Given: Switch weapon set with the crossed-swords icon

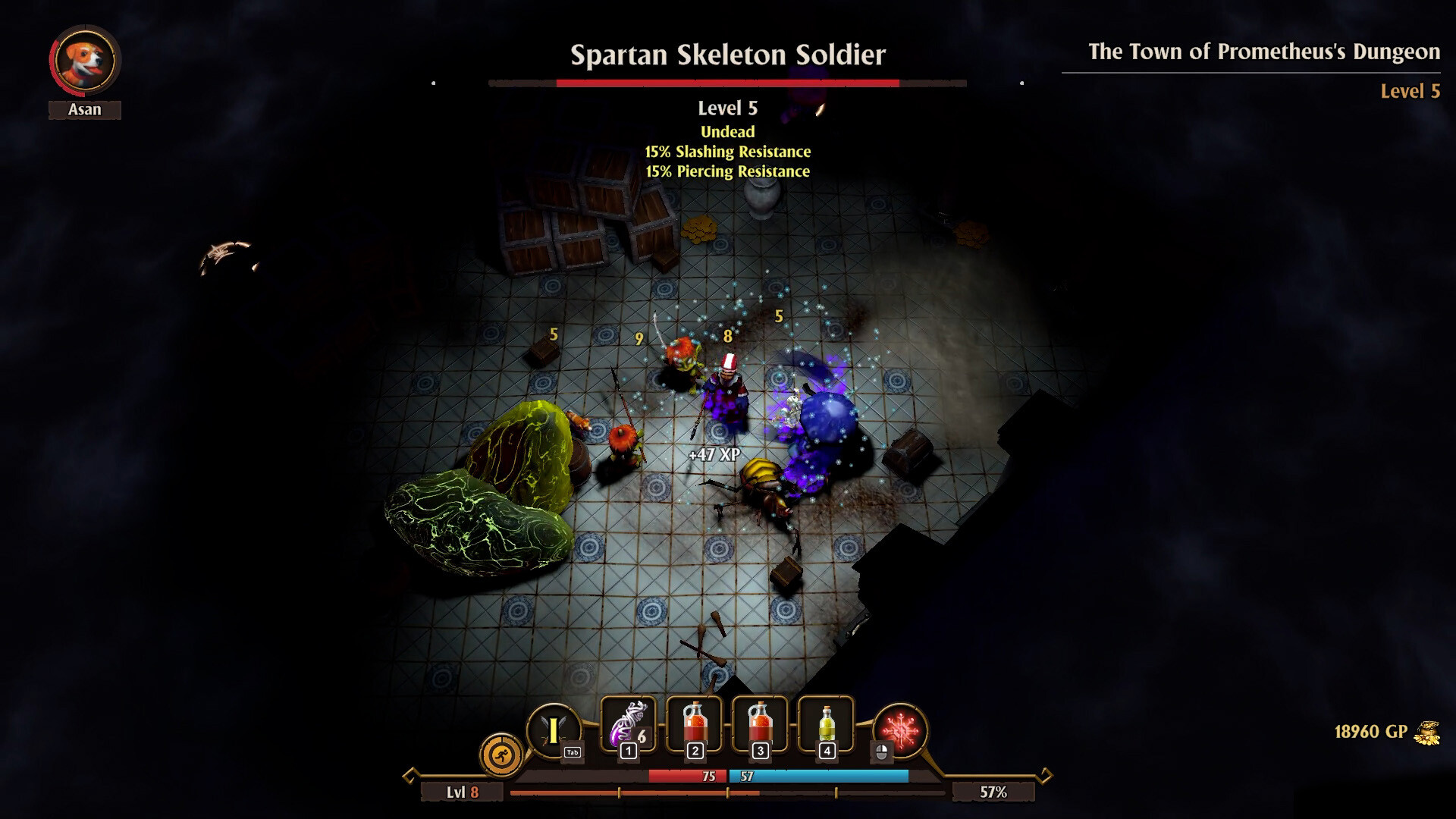Looking at the screenshot, I should coord(554,730).
